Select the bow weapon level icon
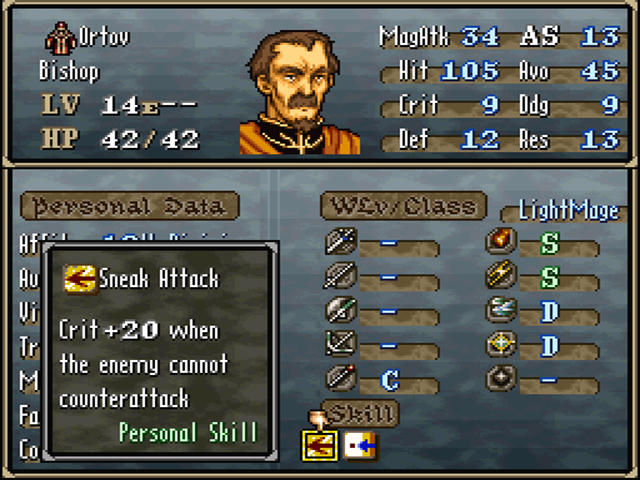The width and height of the screenshot is (640, 480). tap(341, 345)
